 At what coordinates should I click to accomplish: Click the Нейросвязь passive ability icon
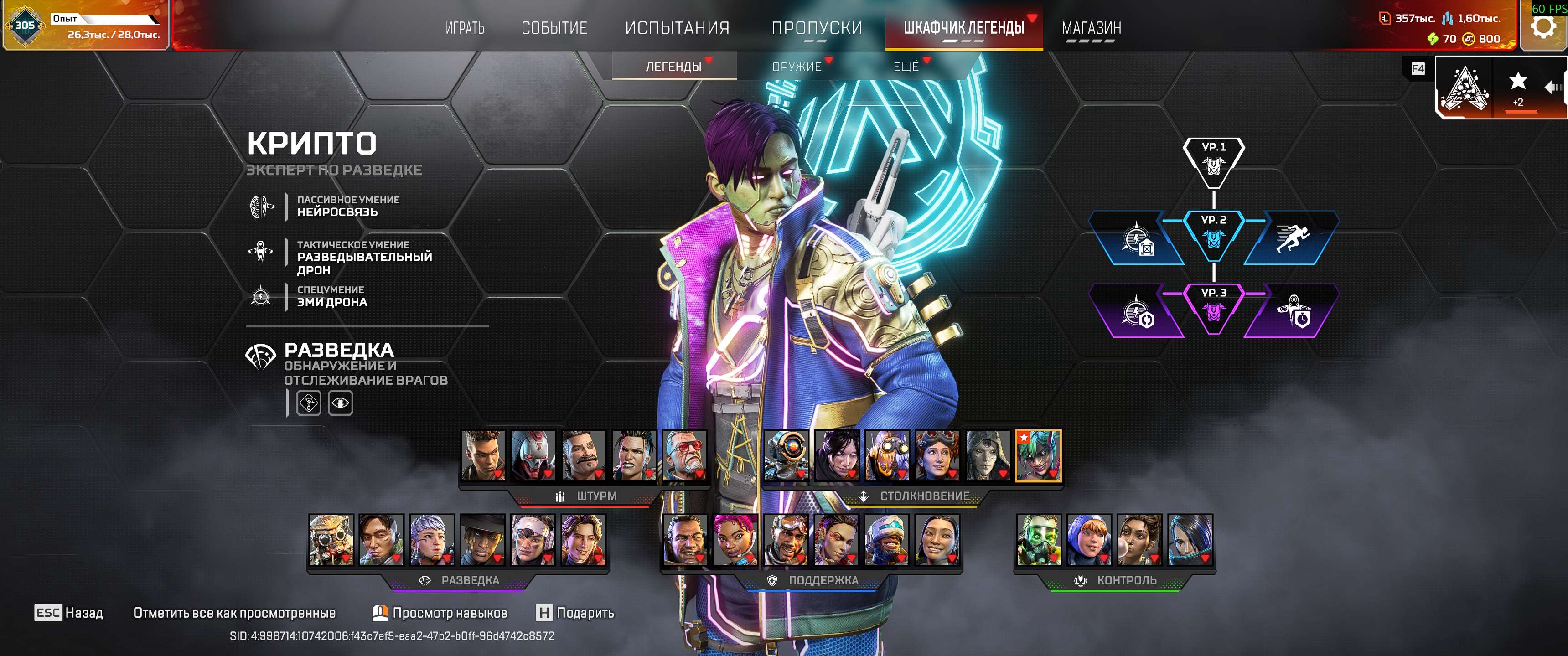261,207
